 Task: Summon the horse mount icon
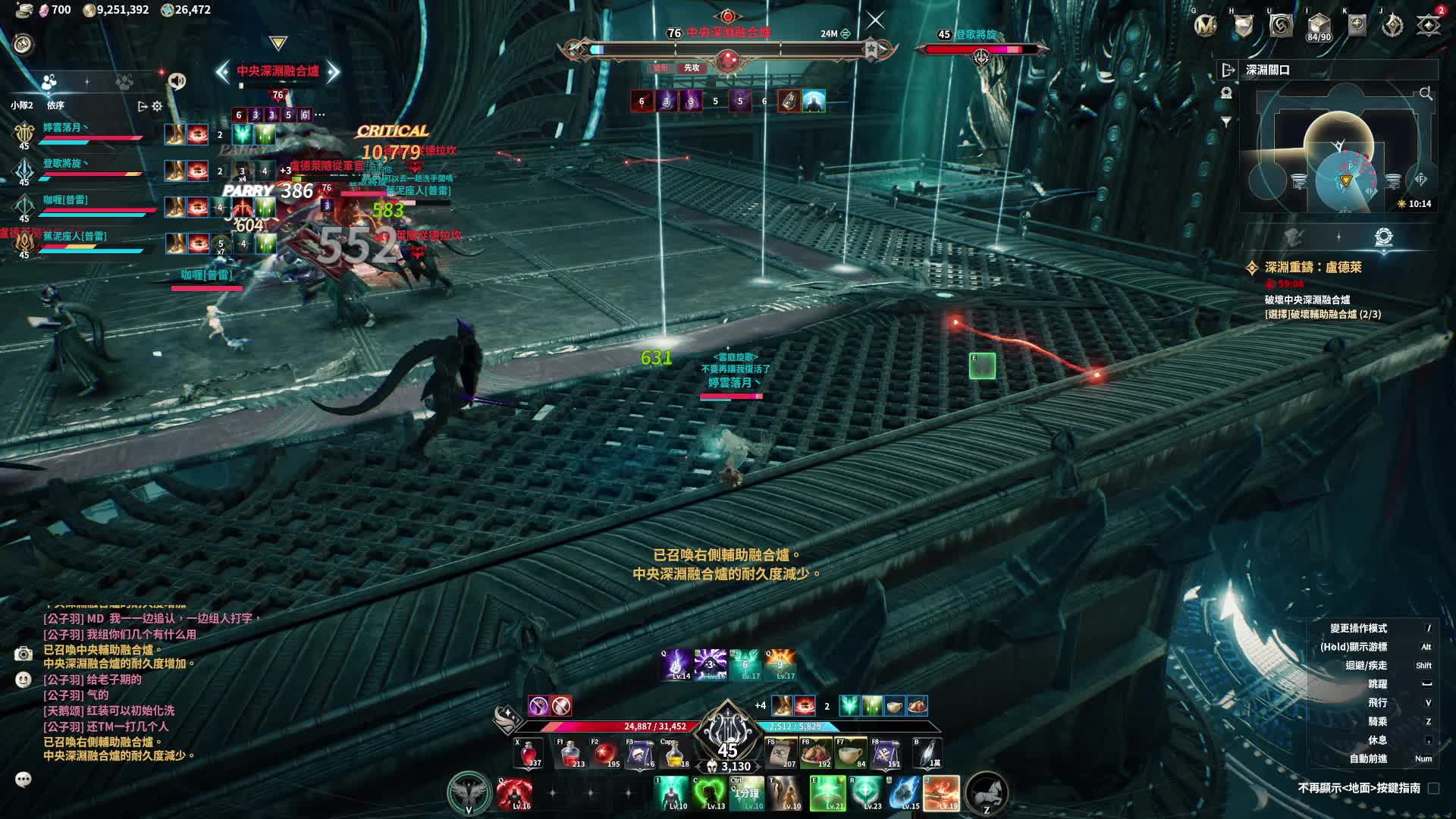click(x=986, y=792)
